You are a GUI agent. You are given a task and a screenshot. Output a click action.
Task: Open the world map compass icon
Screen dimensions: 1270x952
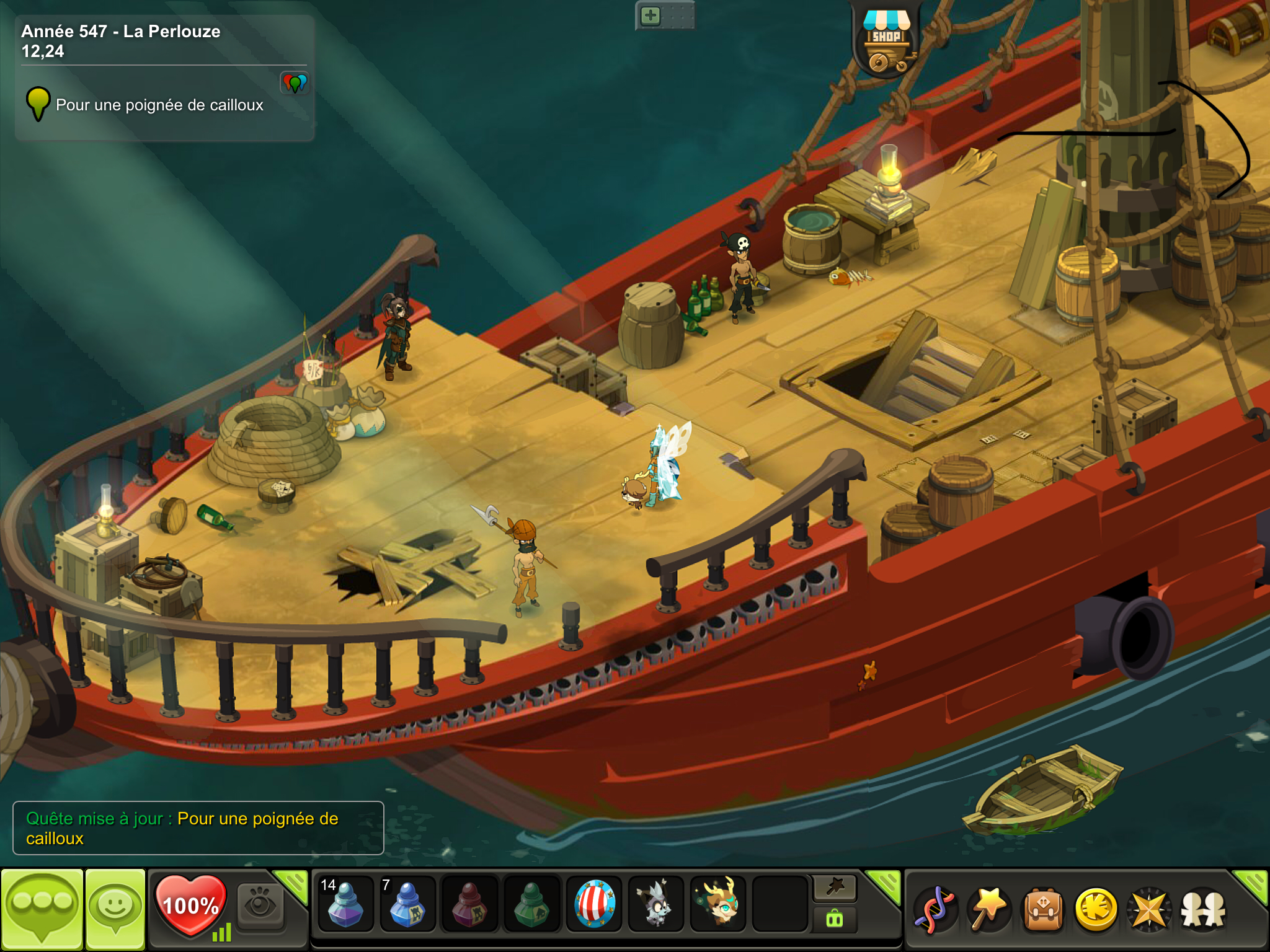[1150, 910]
